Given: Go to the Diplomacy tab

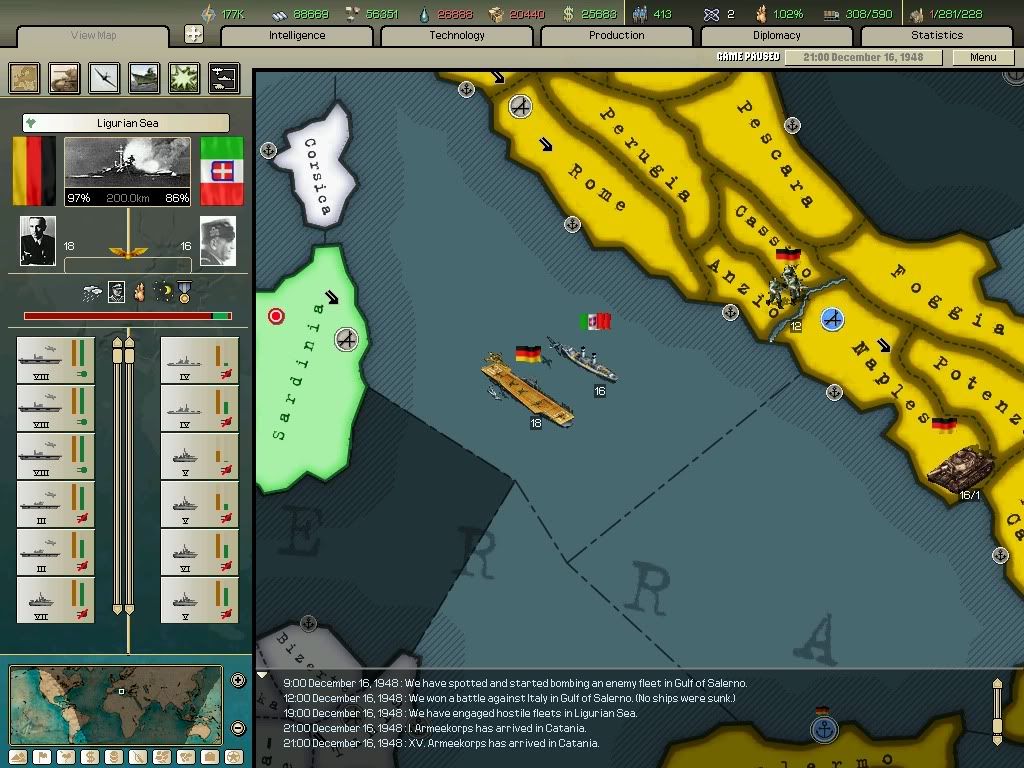Looking at the screenshot, I should [776, 36].
